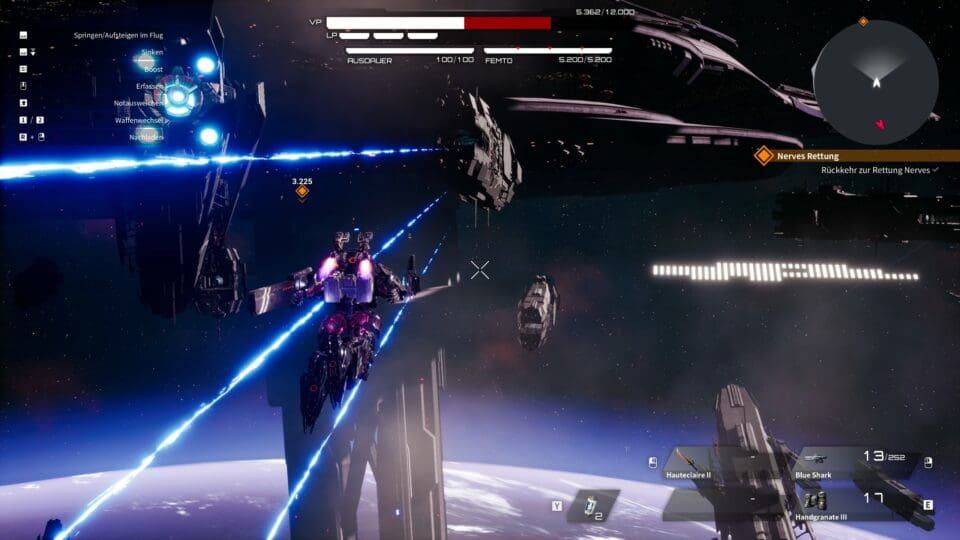Screen dimensions: 960x540
Task: Click the circular minimap radar
Action: [x=875, y=82]
